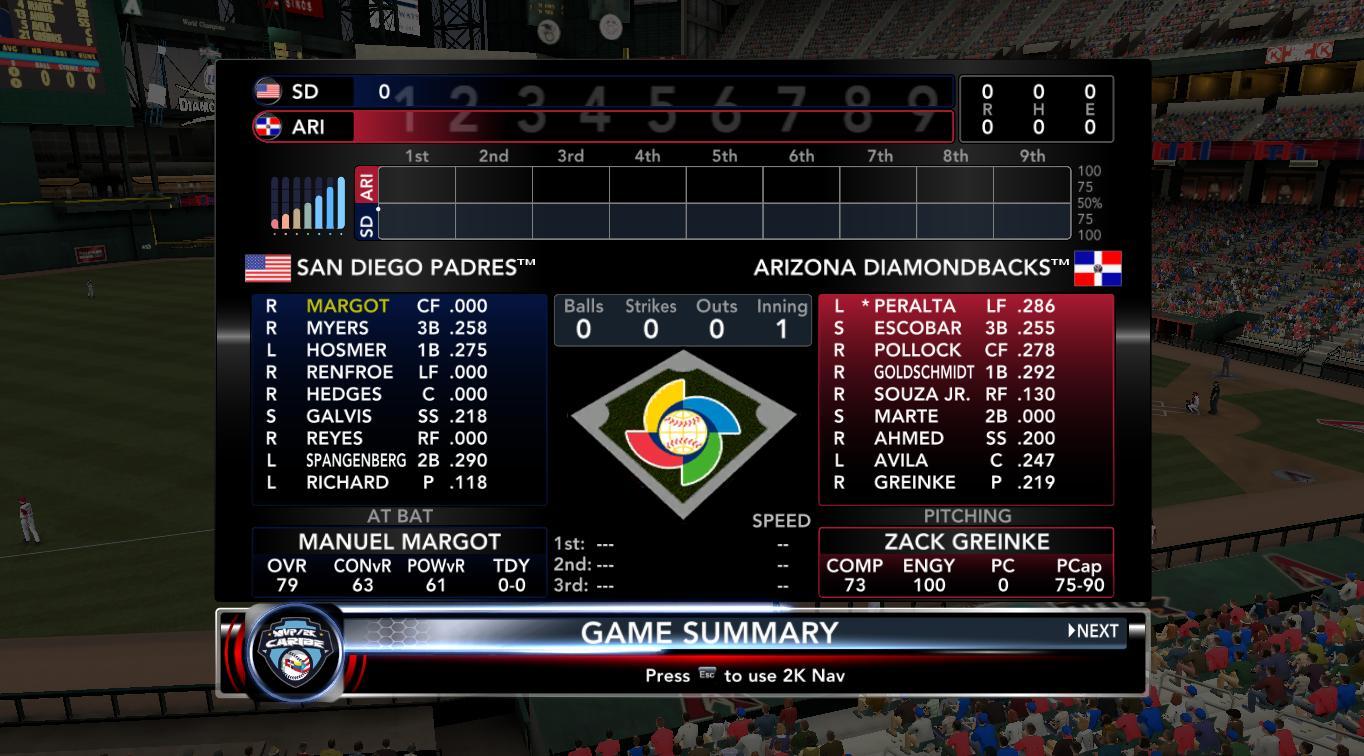Click the MVP Caribe logo badge
1364x756 pixels.
pyautogui.click(x=294, y=651)
